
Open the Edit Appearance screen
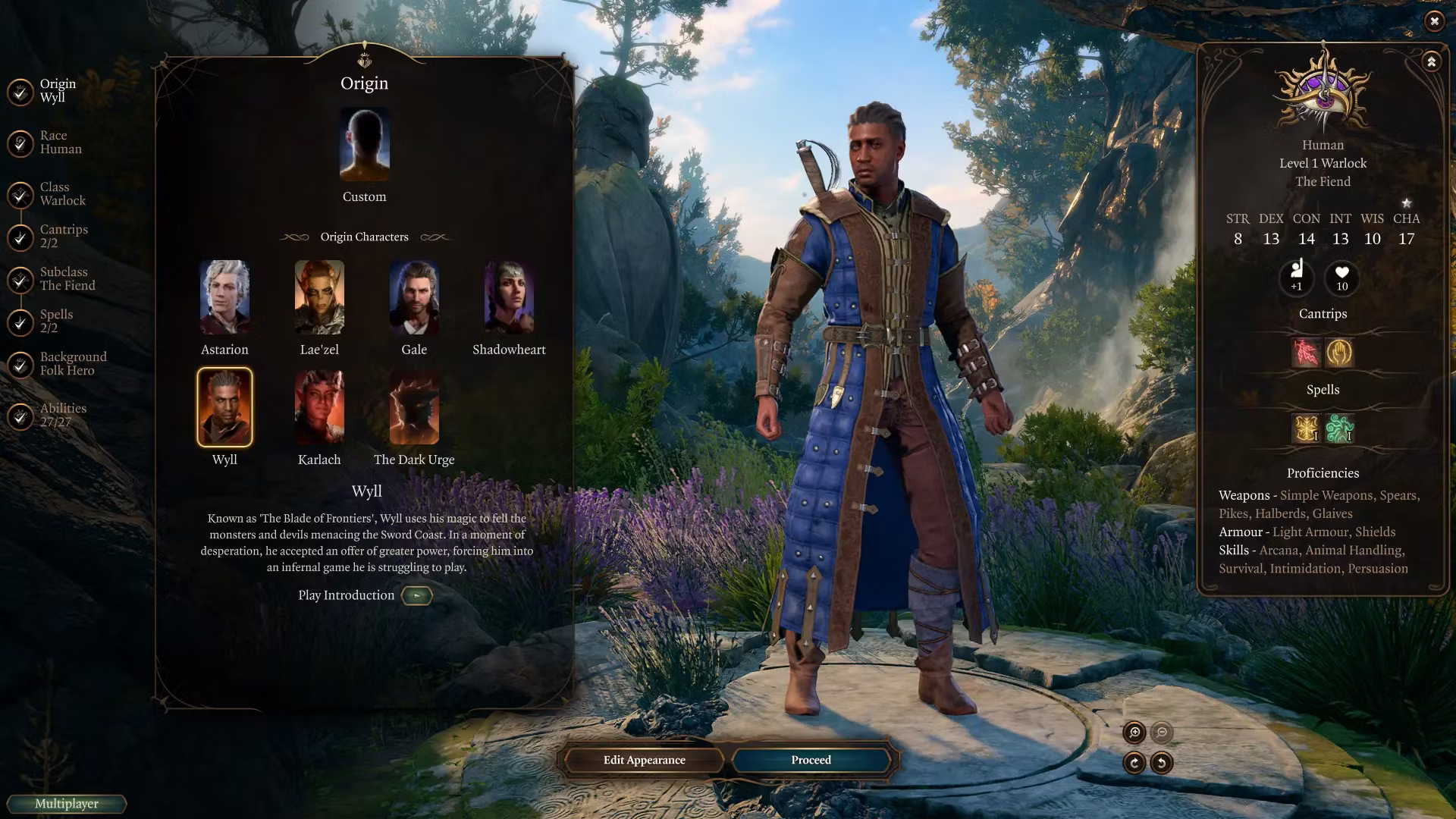(644, 760)
